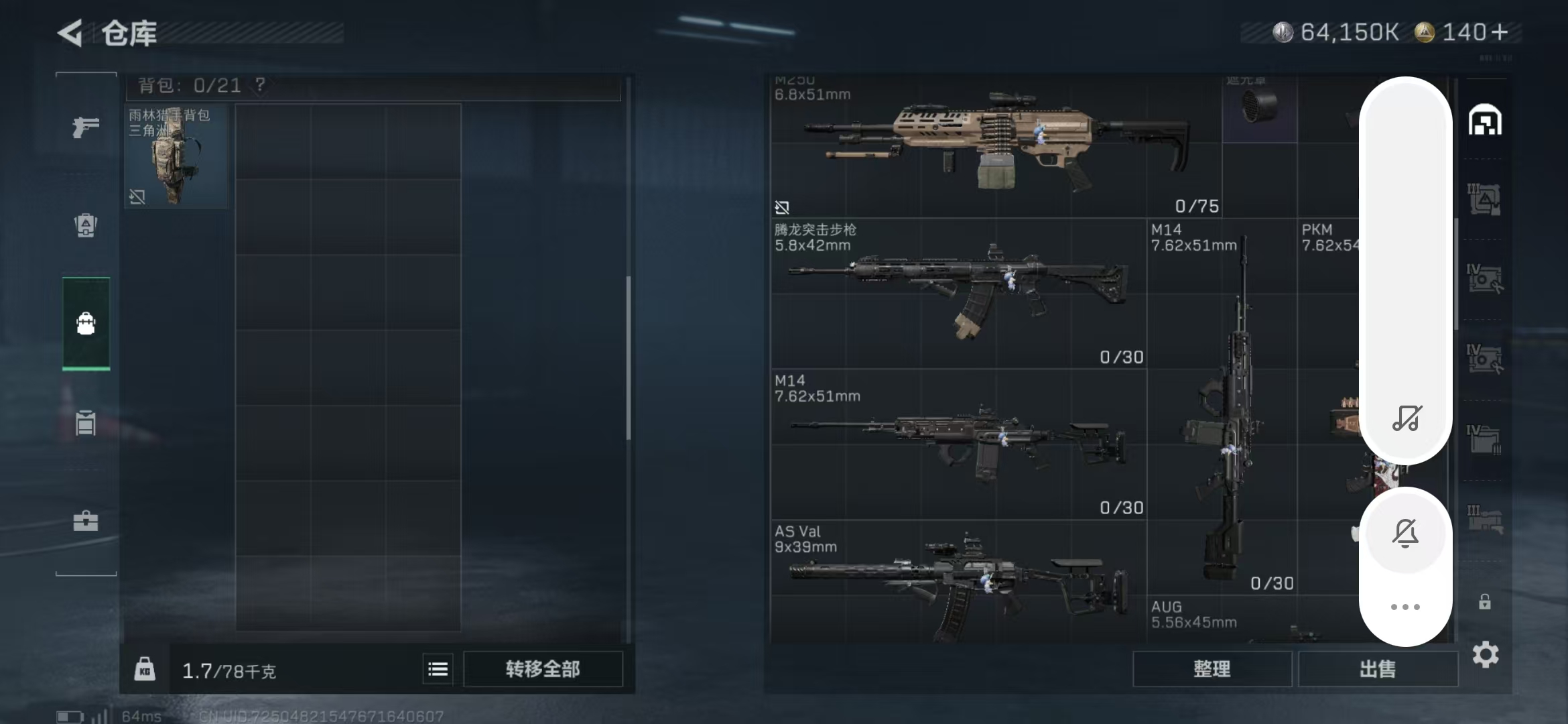Viewport: 1568px width, 724px height.
Task: Click 转移全部 to transfer everything
Action: click(x=543, y=669)
